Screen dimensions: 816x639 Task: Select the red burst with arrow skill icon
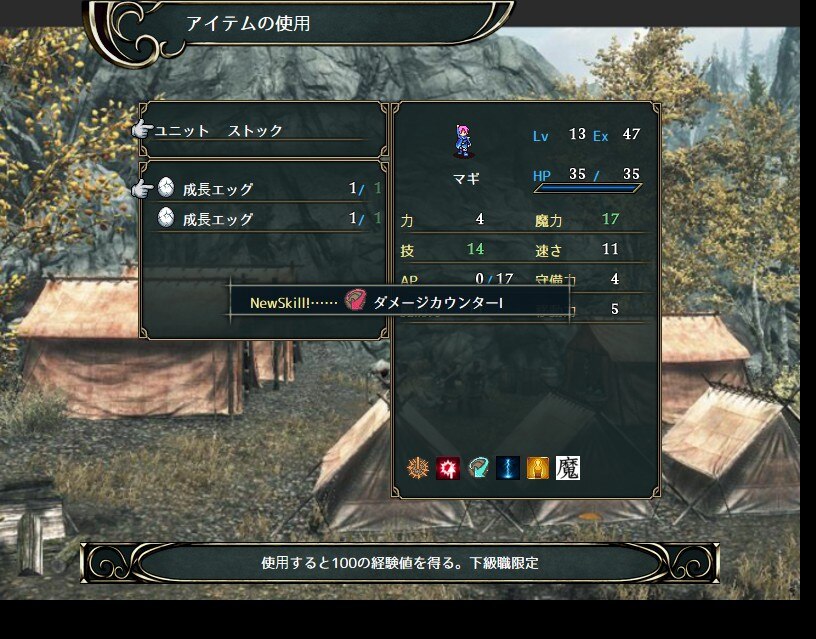448,468
